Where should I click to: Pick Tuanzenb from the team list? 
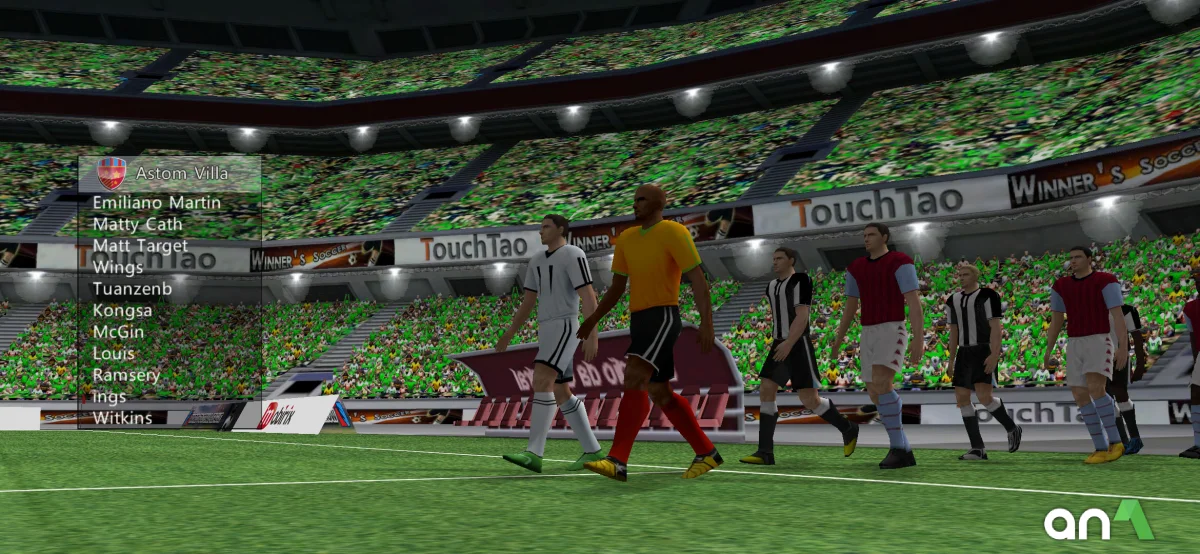132,289
